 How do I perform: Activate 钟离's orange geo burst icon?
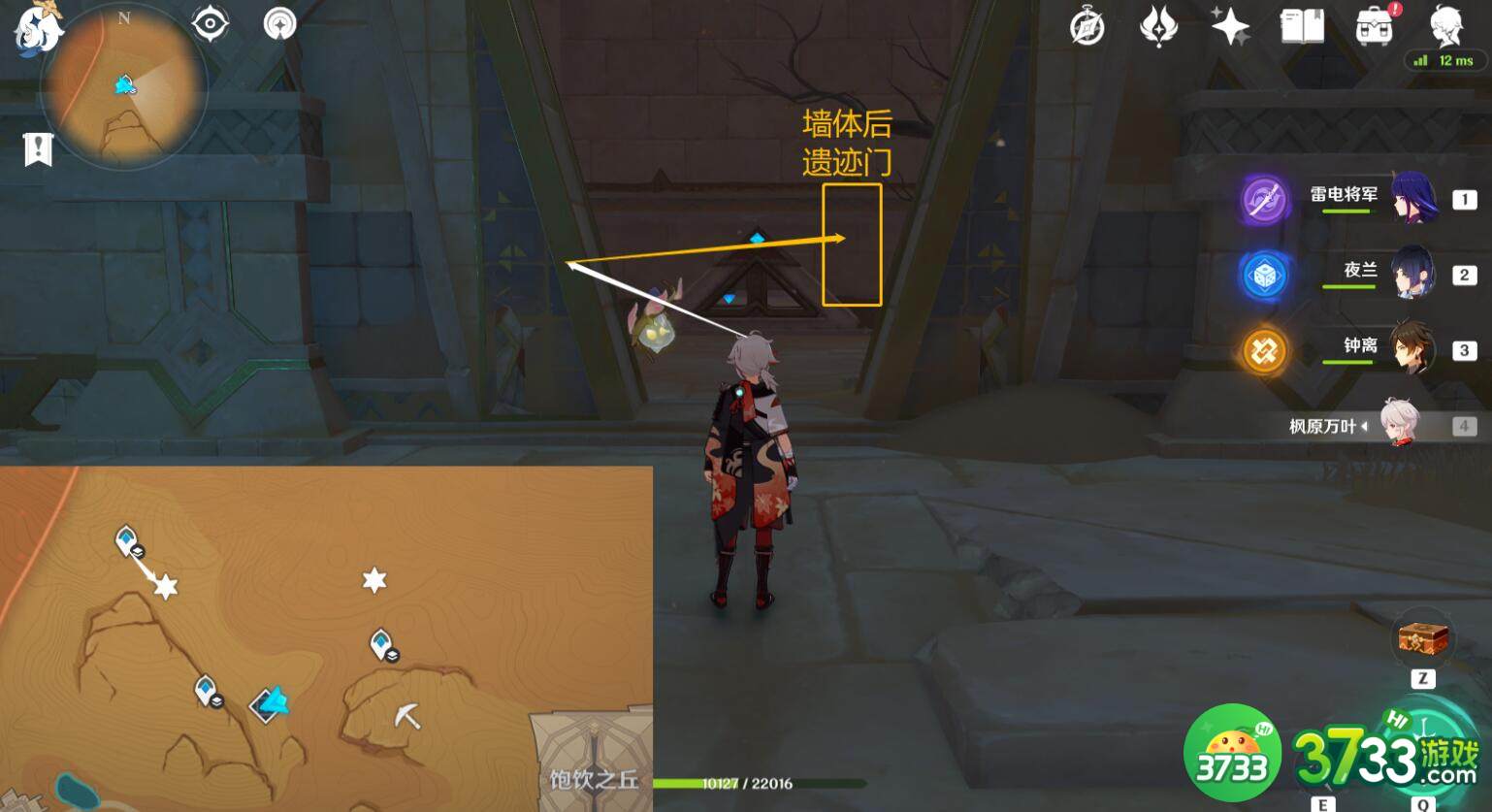(1263, 351)
